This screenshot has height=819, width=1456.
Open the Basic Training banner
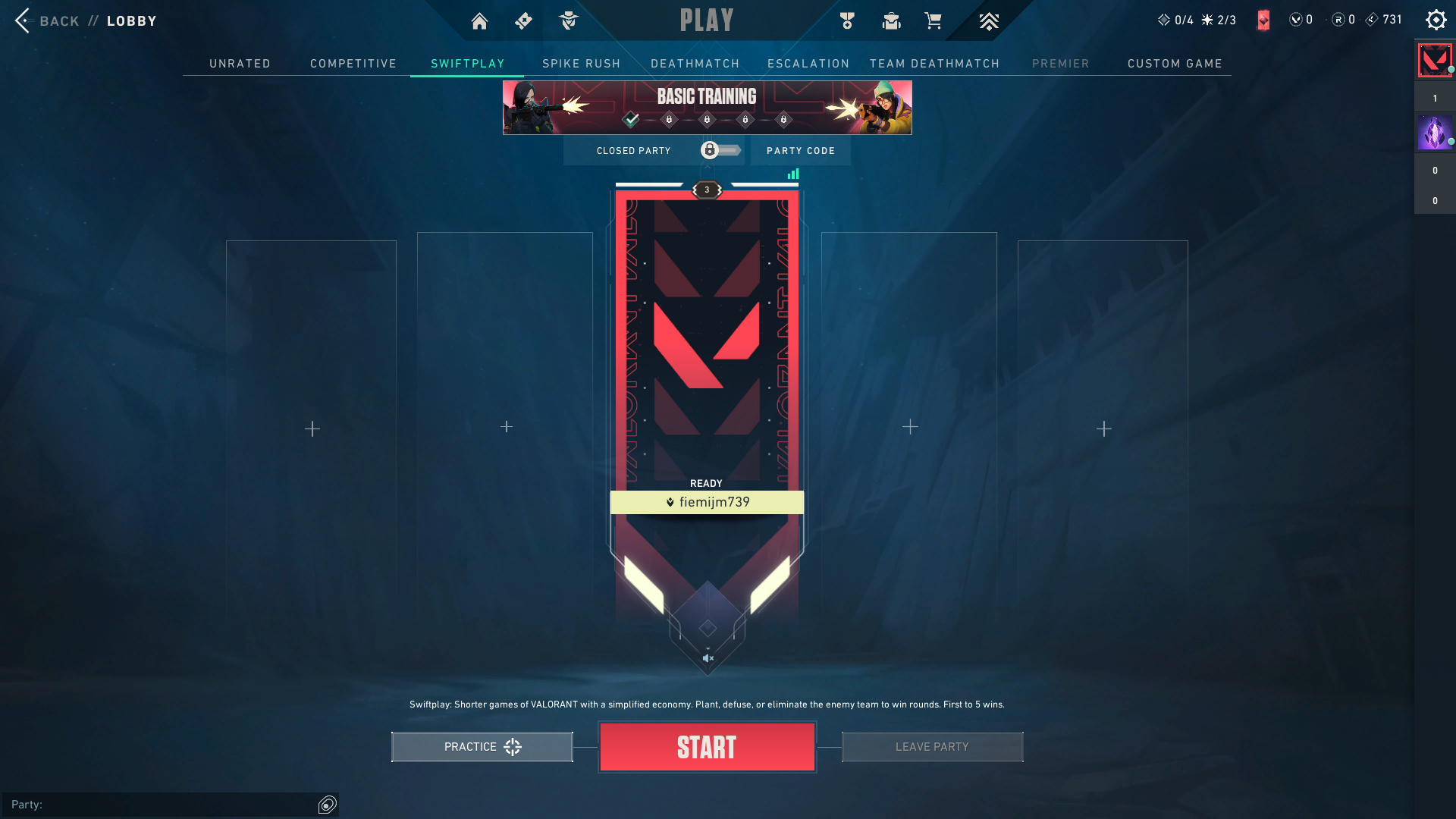[x=707, y=107]
